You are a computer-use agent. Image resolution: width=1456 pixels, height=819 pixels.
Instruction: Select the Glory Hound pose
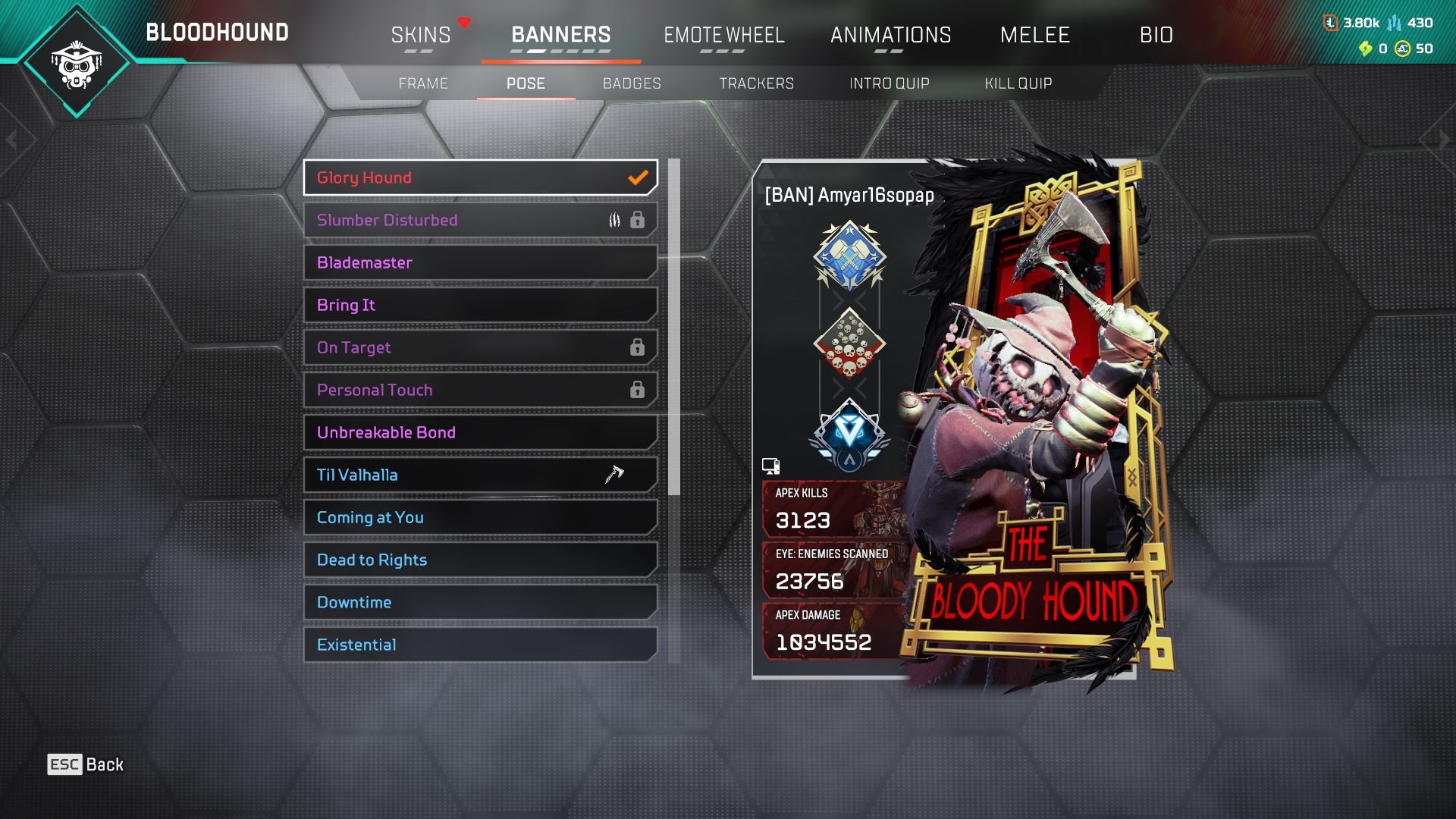coord(480,177)
